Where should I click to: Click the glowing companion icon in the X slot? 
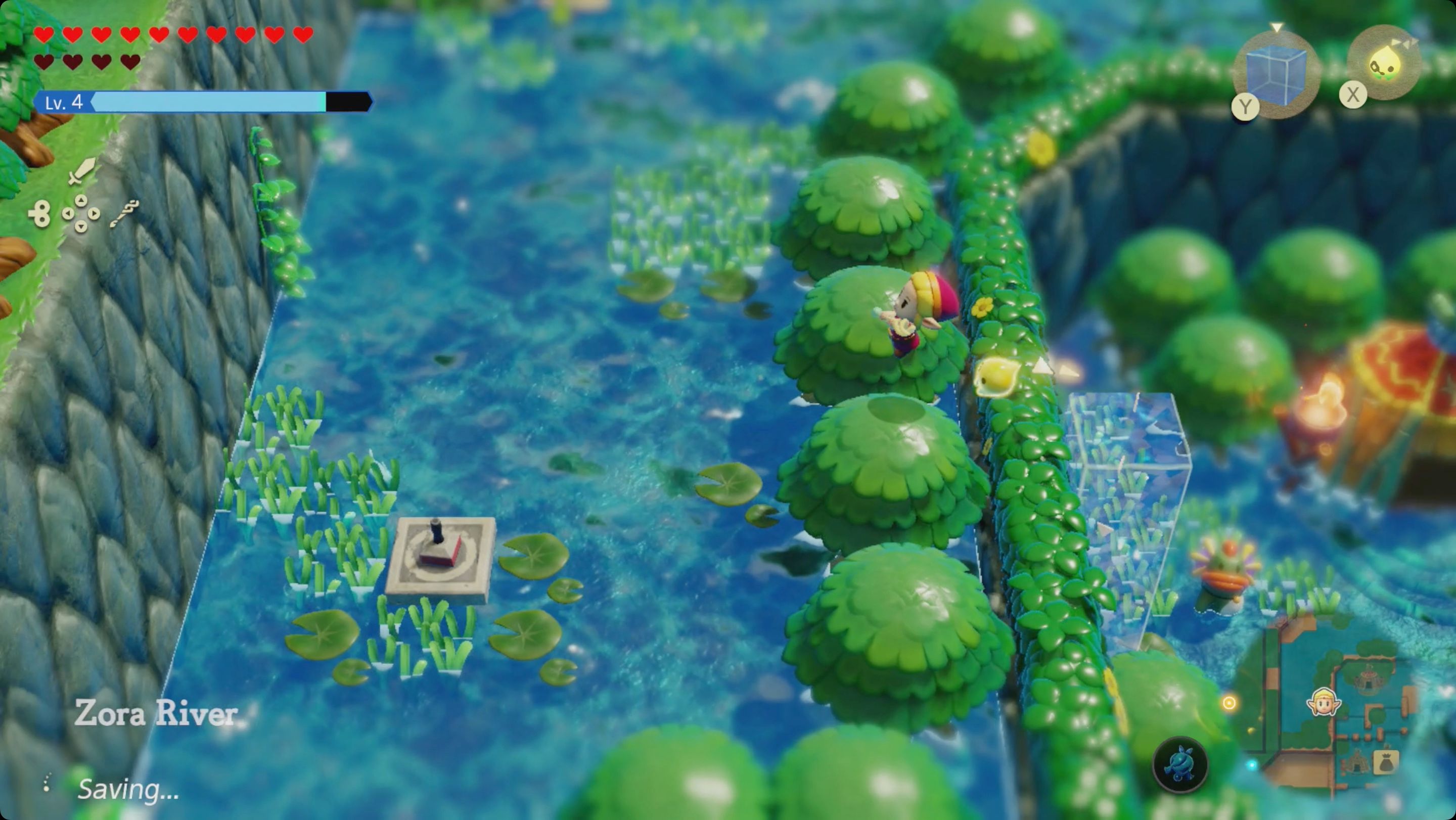pos(1386,62)
